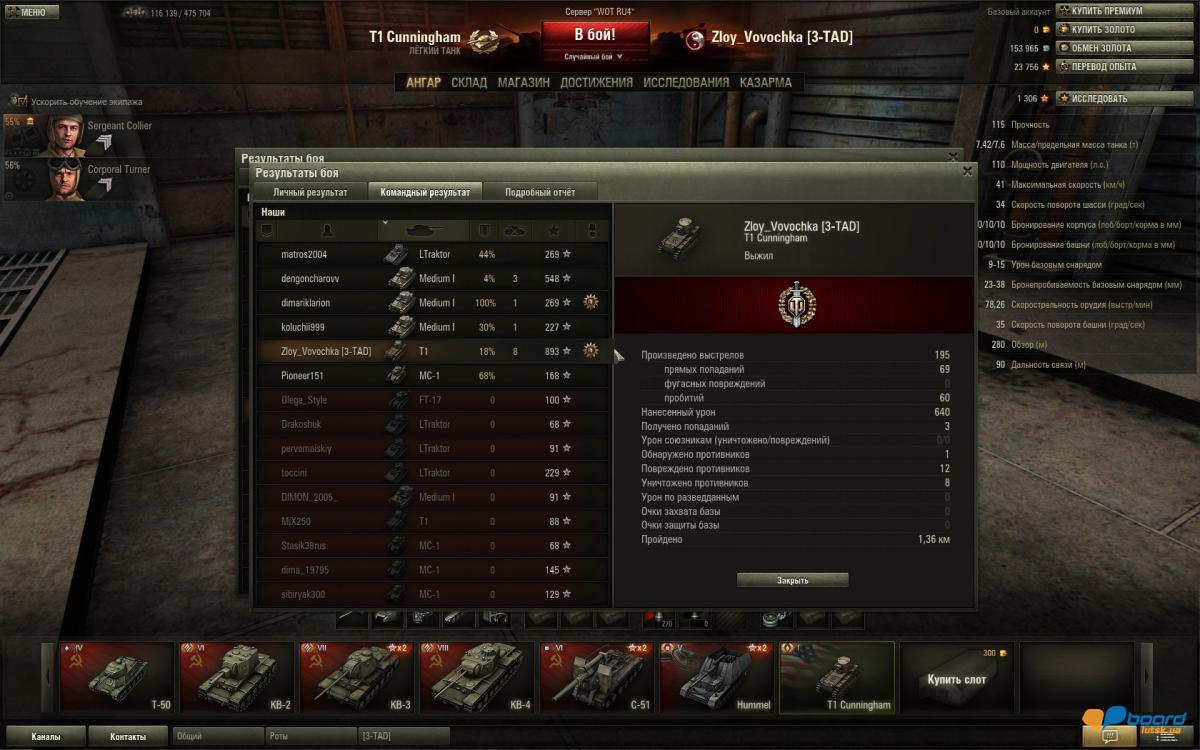Show the Личный результат tab
Screen dimensions: 1200x750
[x=310, y=191]
